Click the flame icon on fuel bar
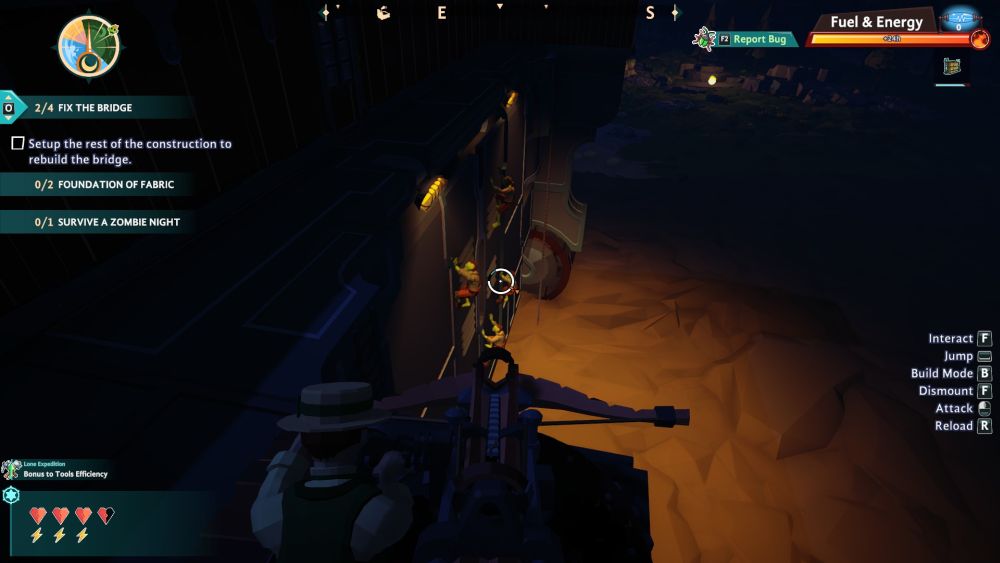The height and width of the screenshot is (563, 1000). tap(979, 39)
